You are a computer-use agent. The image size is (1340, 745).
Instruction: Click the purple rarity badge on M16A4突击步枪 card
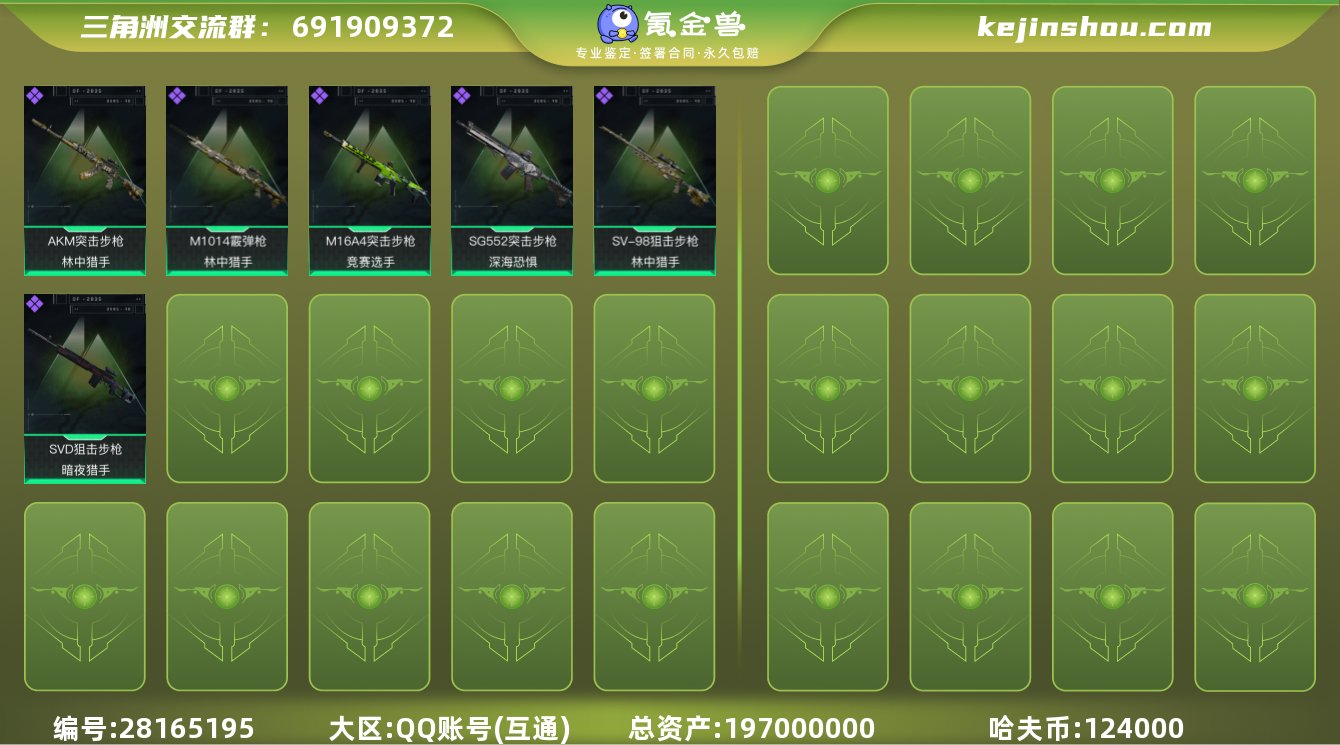click(318, 97)
